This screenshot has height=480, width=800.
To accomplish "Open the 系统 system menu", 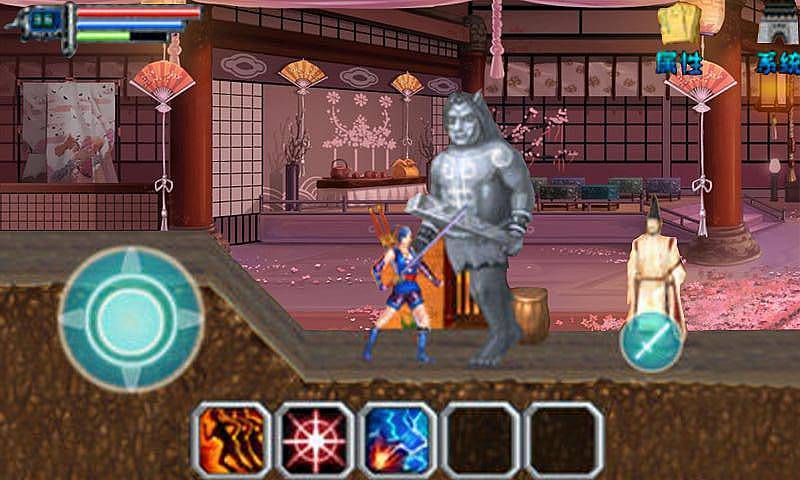I will click(x=777, y=40).
